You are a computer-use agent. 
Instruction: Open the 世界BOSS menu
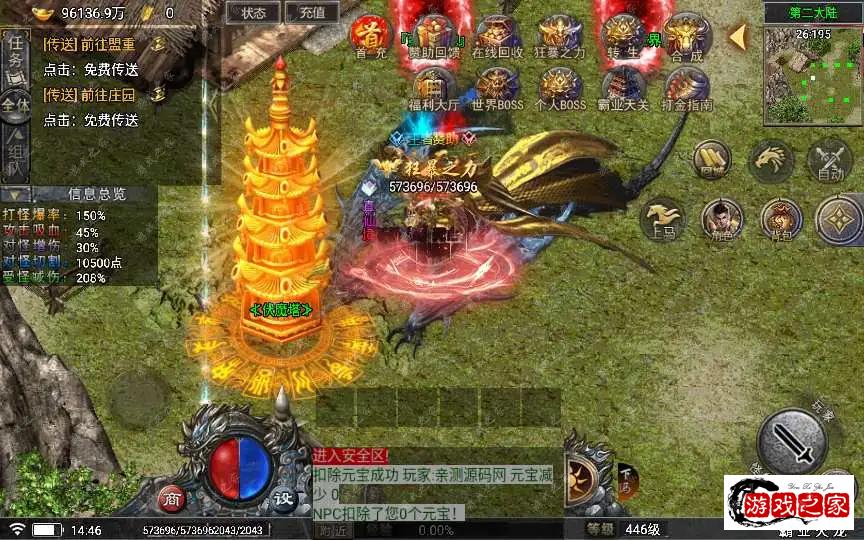click(497, 89)
